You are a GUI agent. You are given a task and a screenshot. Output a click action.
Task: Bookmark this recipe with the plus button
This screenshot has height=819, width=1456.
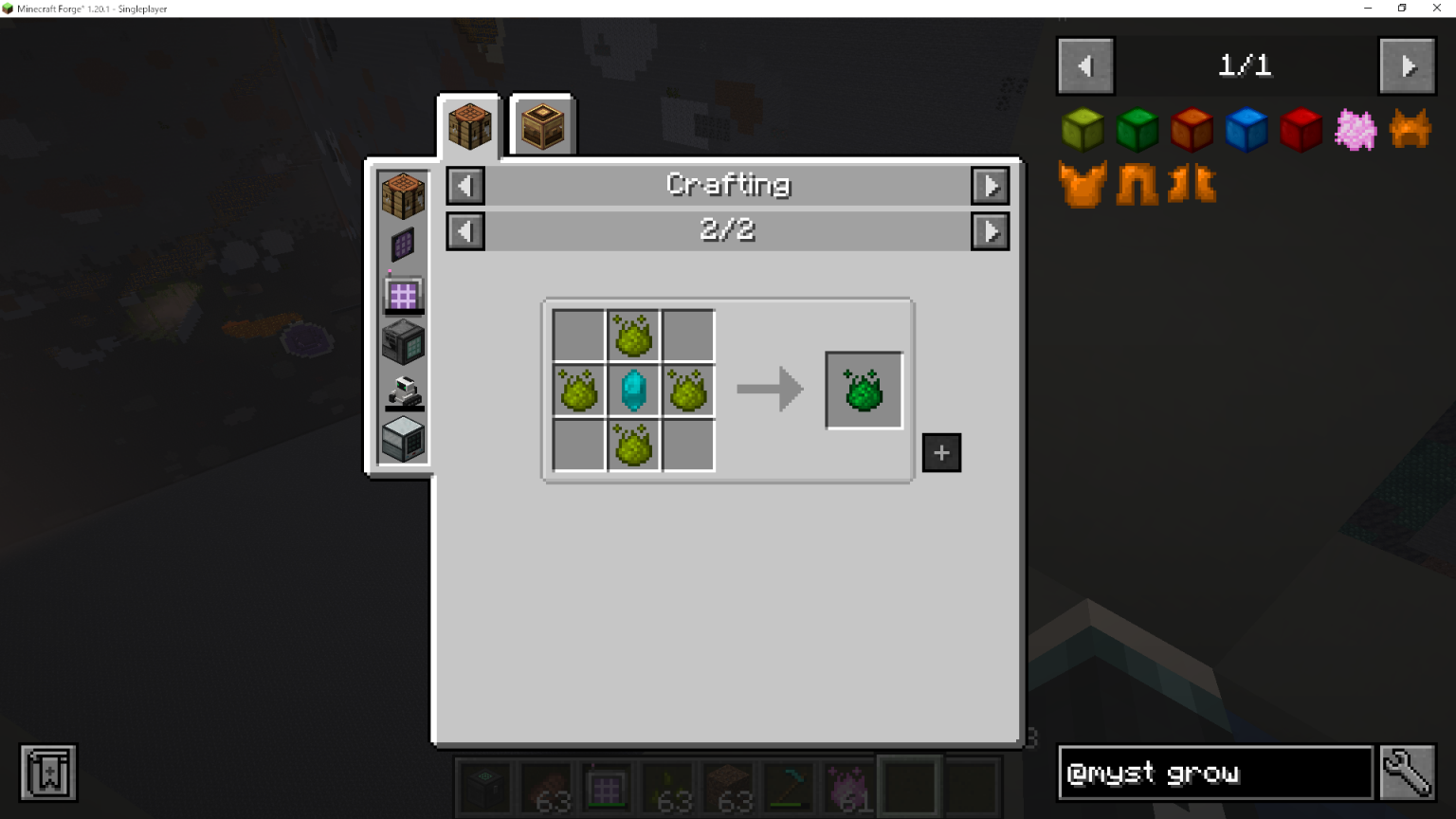tap(940, 452)
